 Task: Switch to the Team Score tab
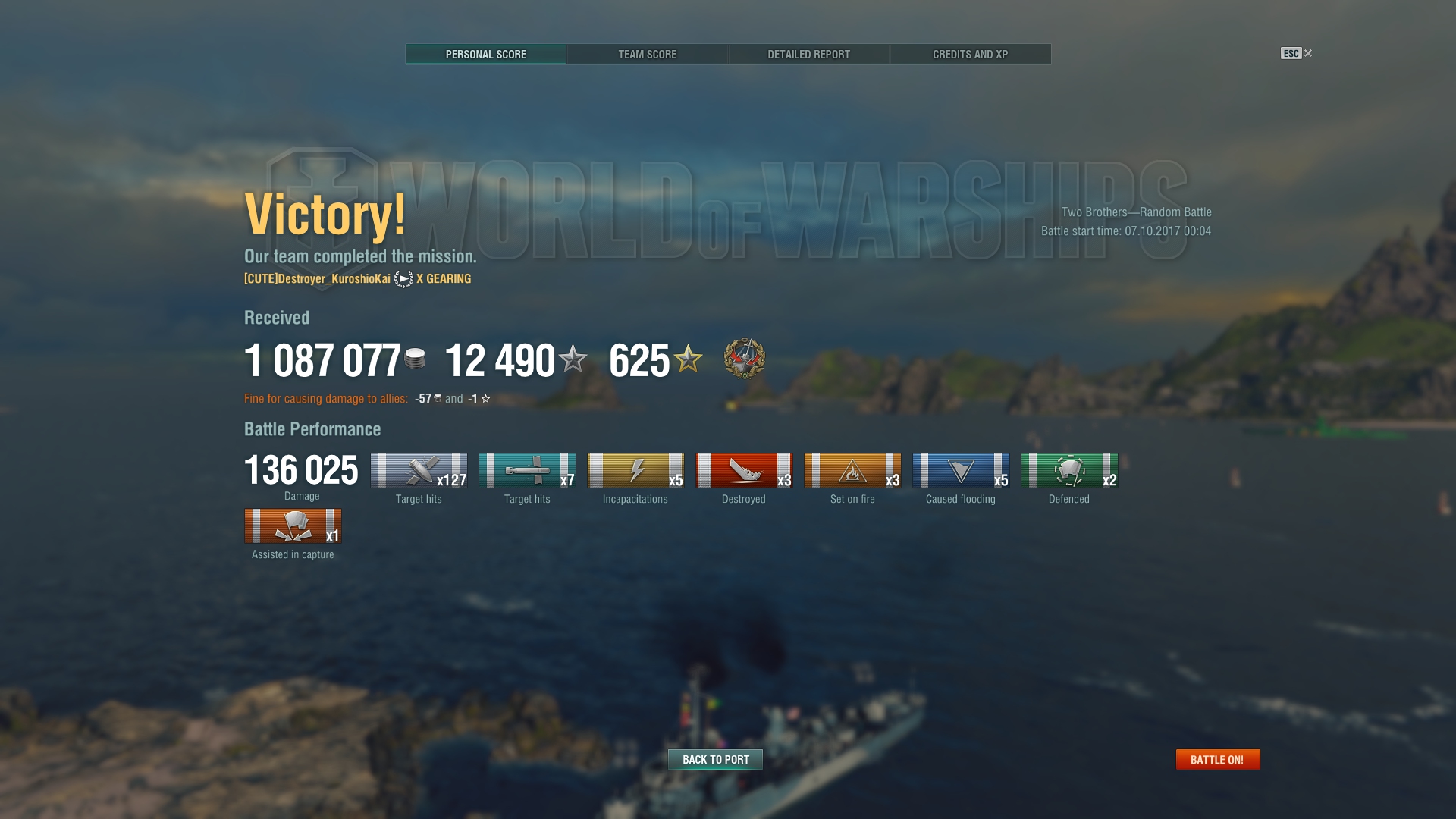[647, 55]
